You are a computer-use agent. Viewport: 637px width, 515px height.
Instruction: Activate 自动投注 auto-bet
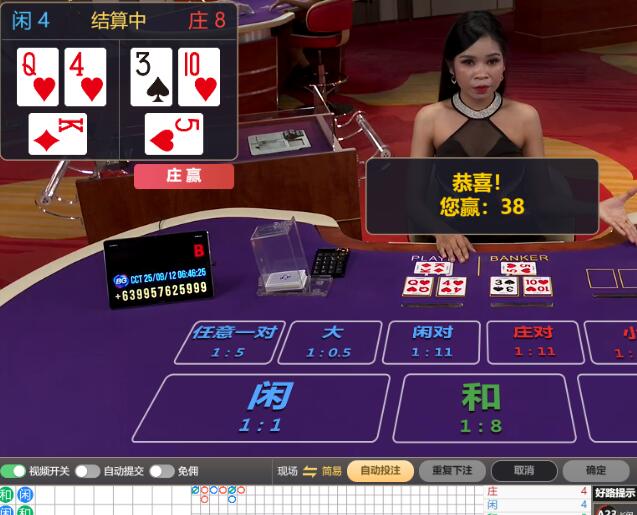[x=380, y=471]
